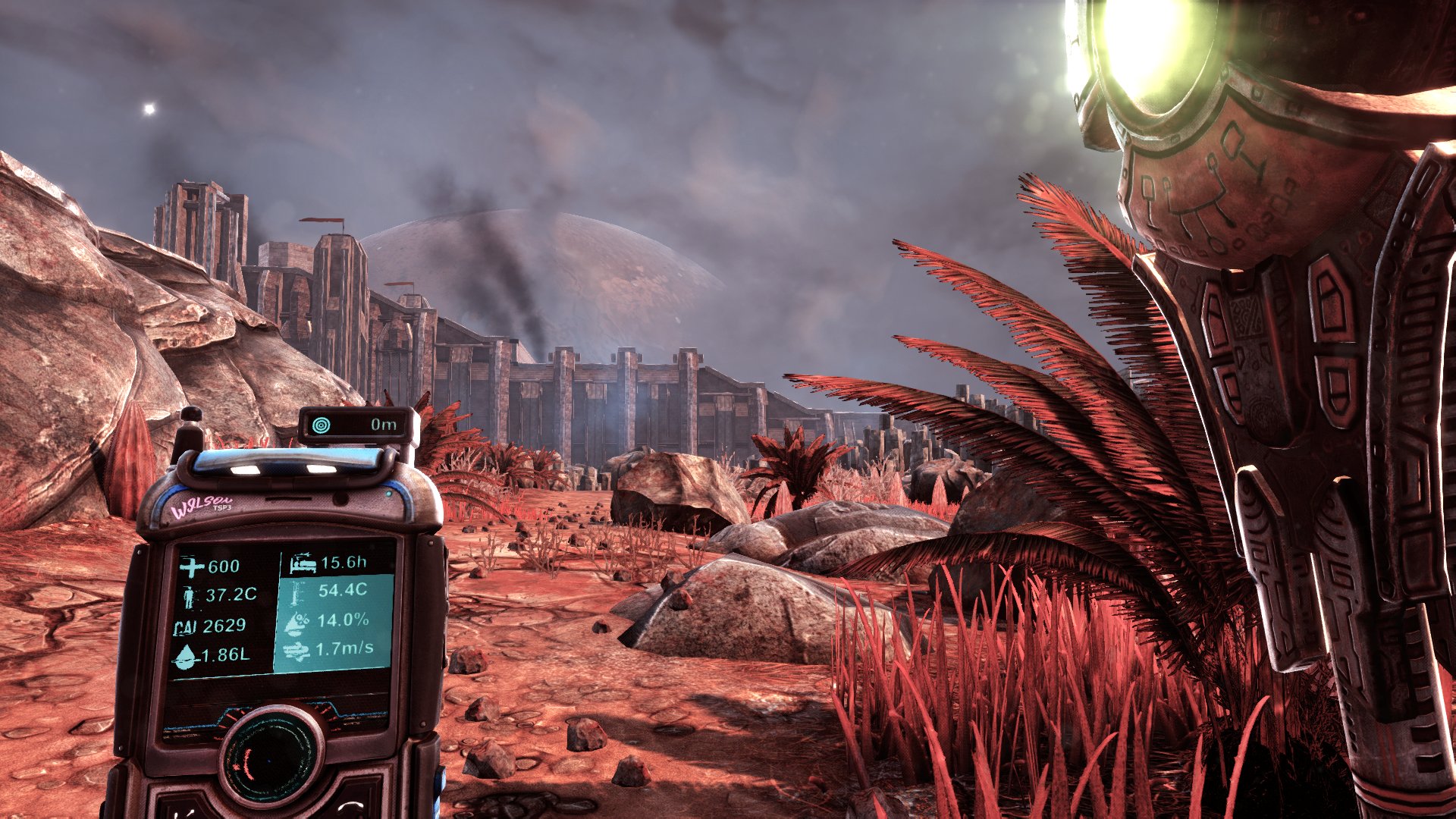Select the circular radar dial on the PDA

271,752
